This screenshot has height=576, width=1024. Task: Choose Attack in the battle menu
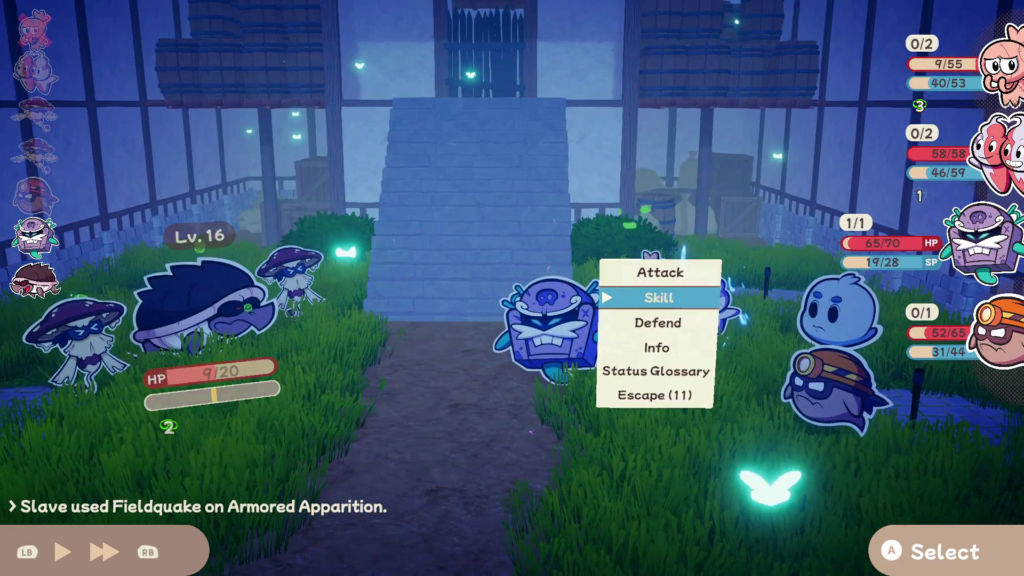659,272
